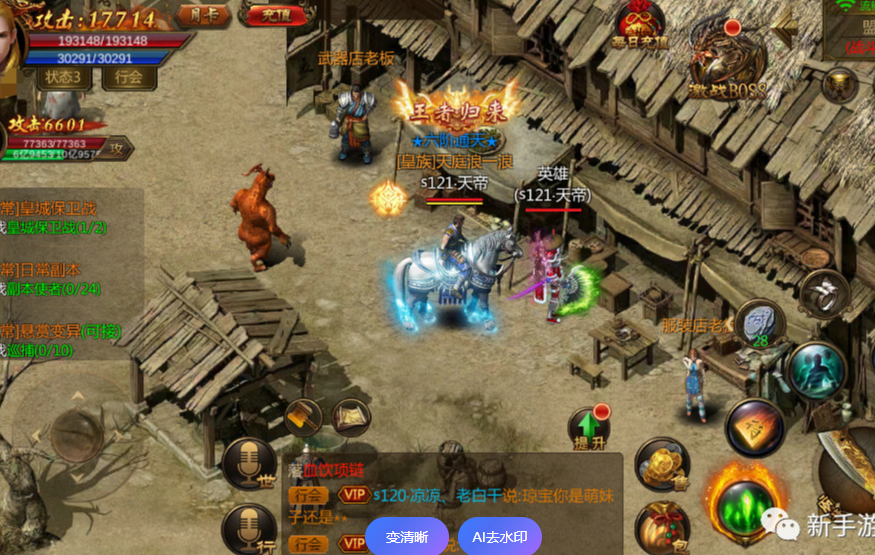Image resolution: width=875 pixels, height=555 pixels.
Task: Click the 变清晰 sharpen overlay button
Action: coord(406,537)
